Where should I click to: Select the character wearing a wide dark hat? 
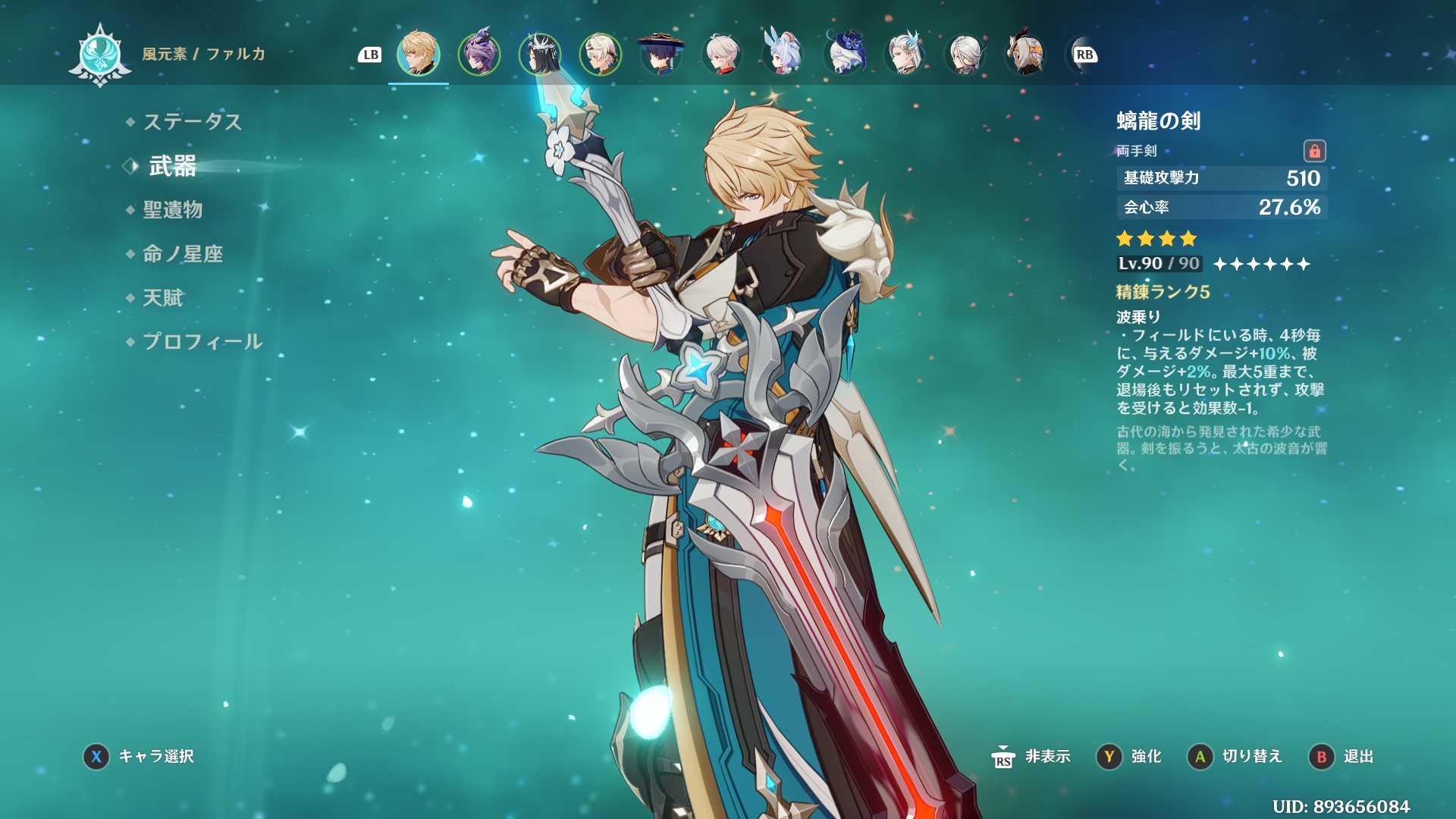coord(661,54)
